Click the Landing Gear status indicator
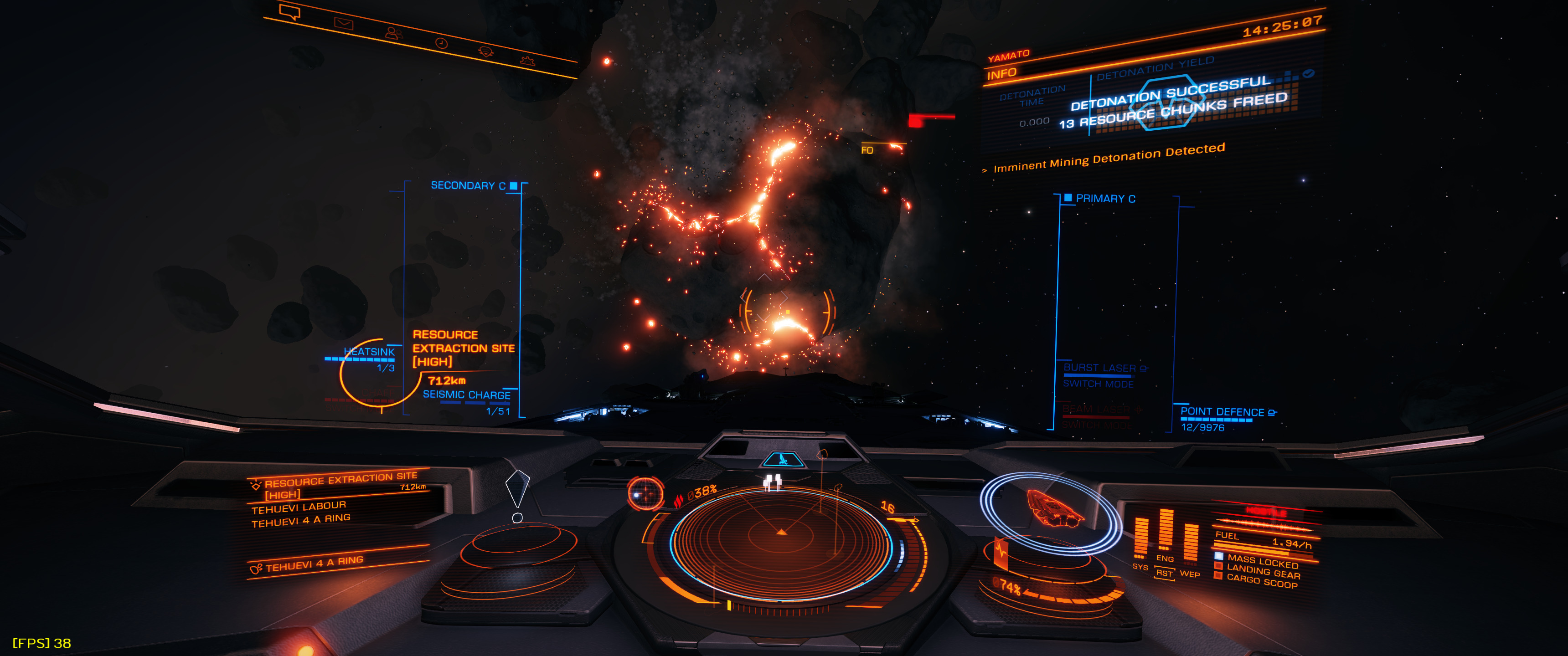Viewport: 1568px width, 656px height. pos(1263,571)
